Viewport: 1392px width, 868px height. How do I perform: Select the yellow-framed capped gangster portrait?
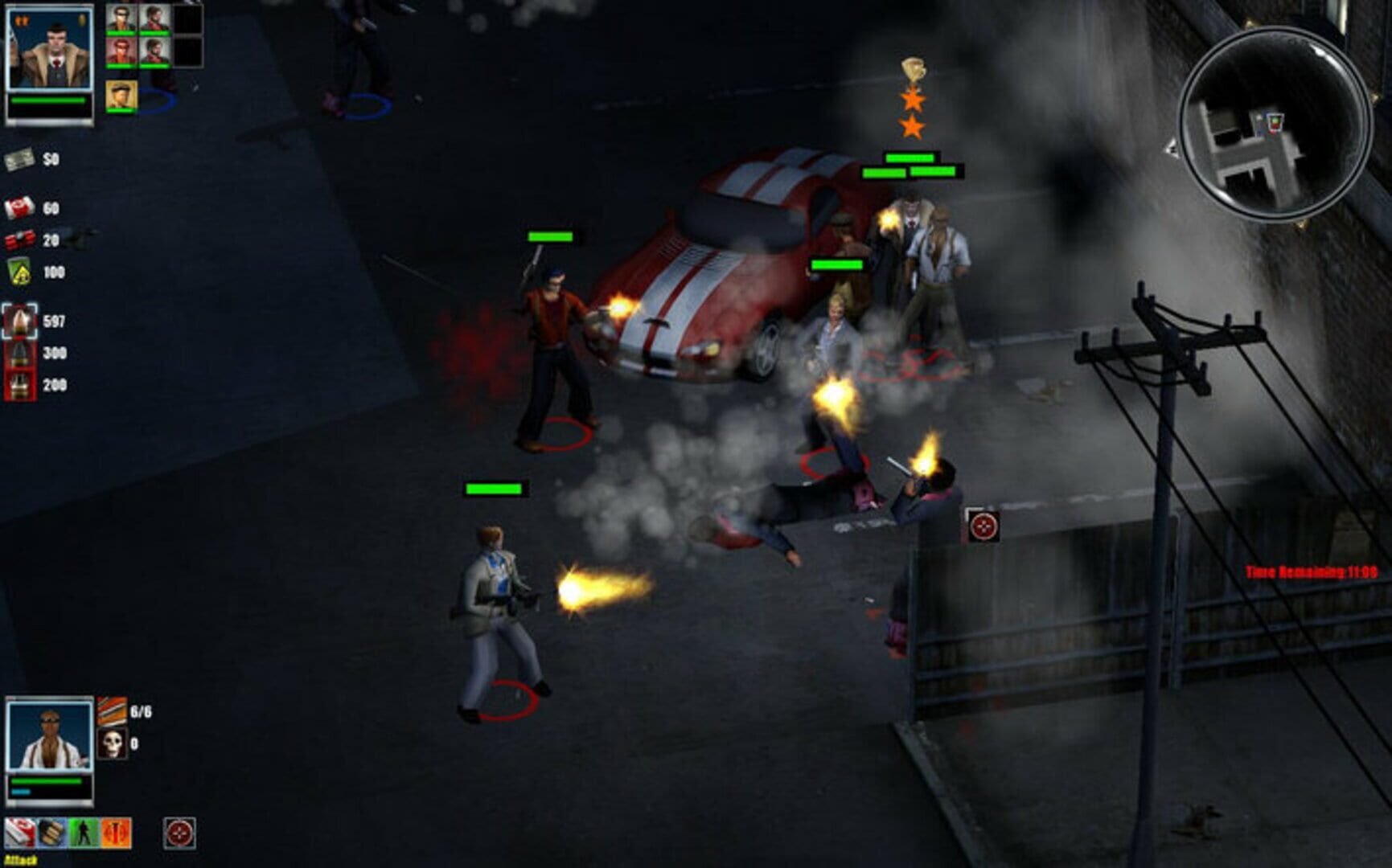pyautogui.click(x=120, y=95)
